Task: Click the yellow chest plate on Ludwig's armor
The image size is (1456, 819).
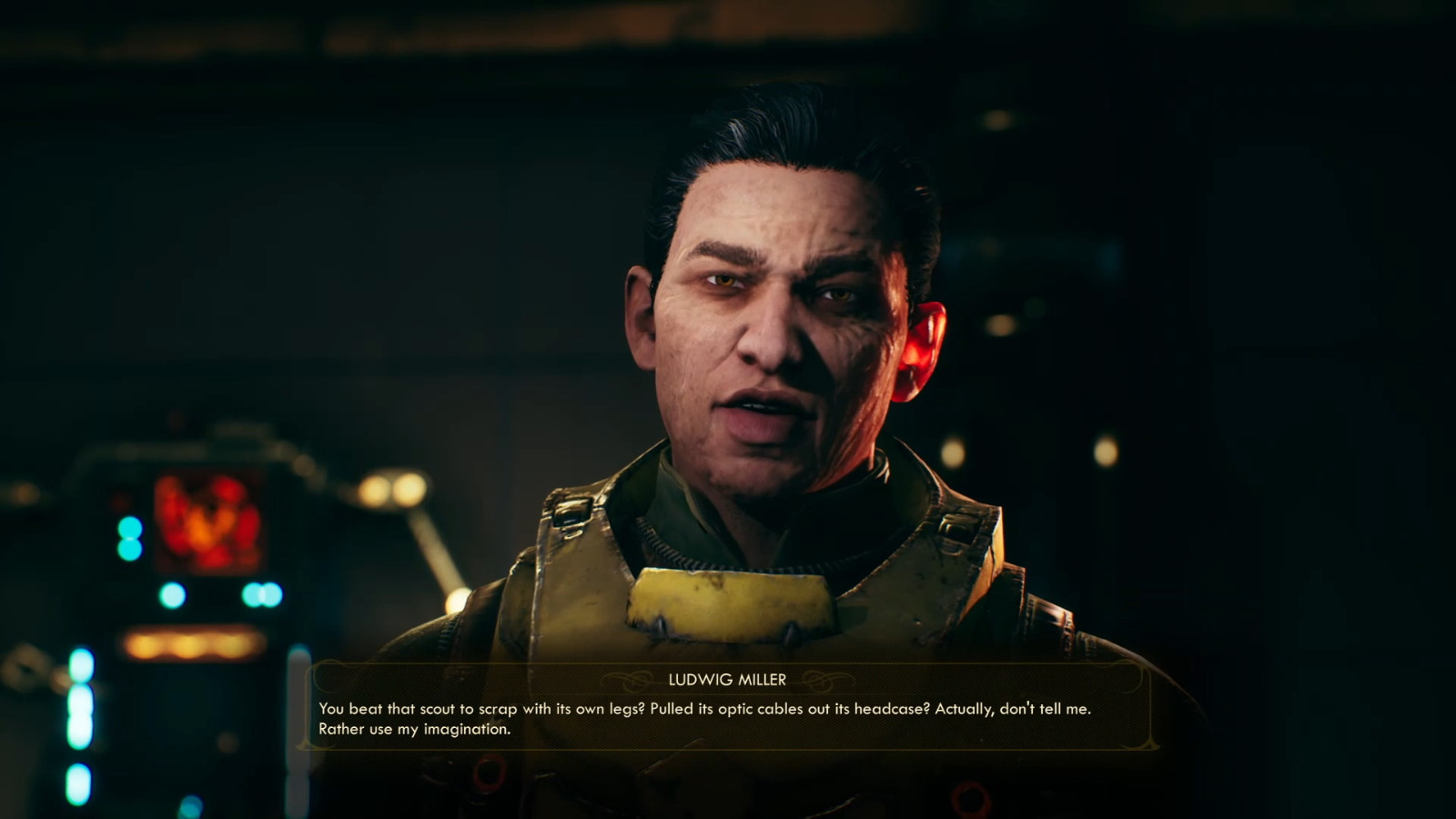Action: pos(728,605)
